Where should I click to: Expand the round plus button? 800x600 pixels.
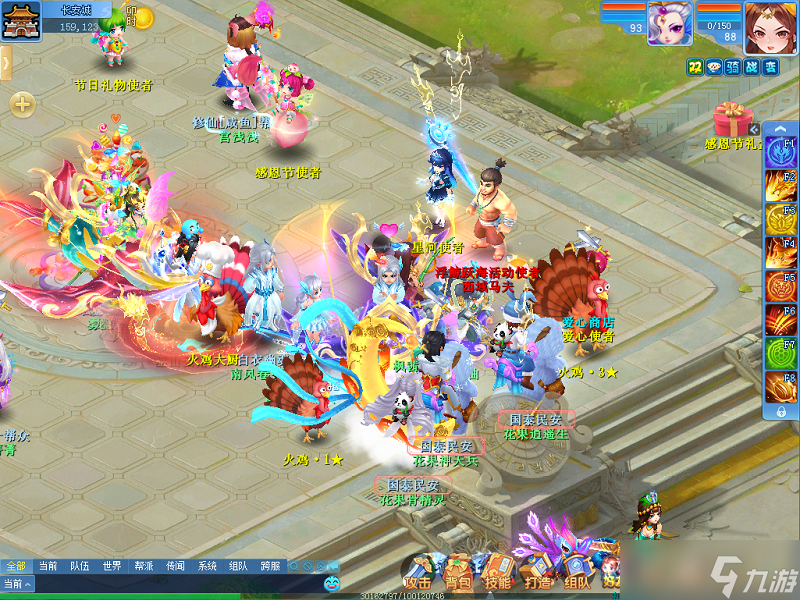pos(22,104)
